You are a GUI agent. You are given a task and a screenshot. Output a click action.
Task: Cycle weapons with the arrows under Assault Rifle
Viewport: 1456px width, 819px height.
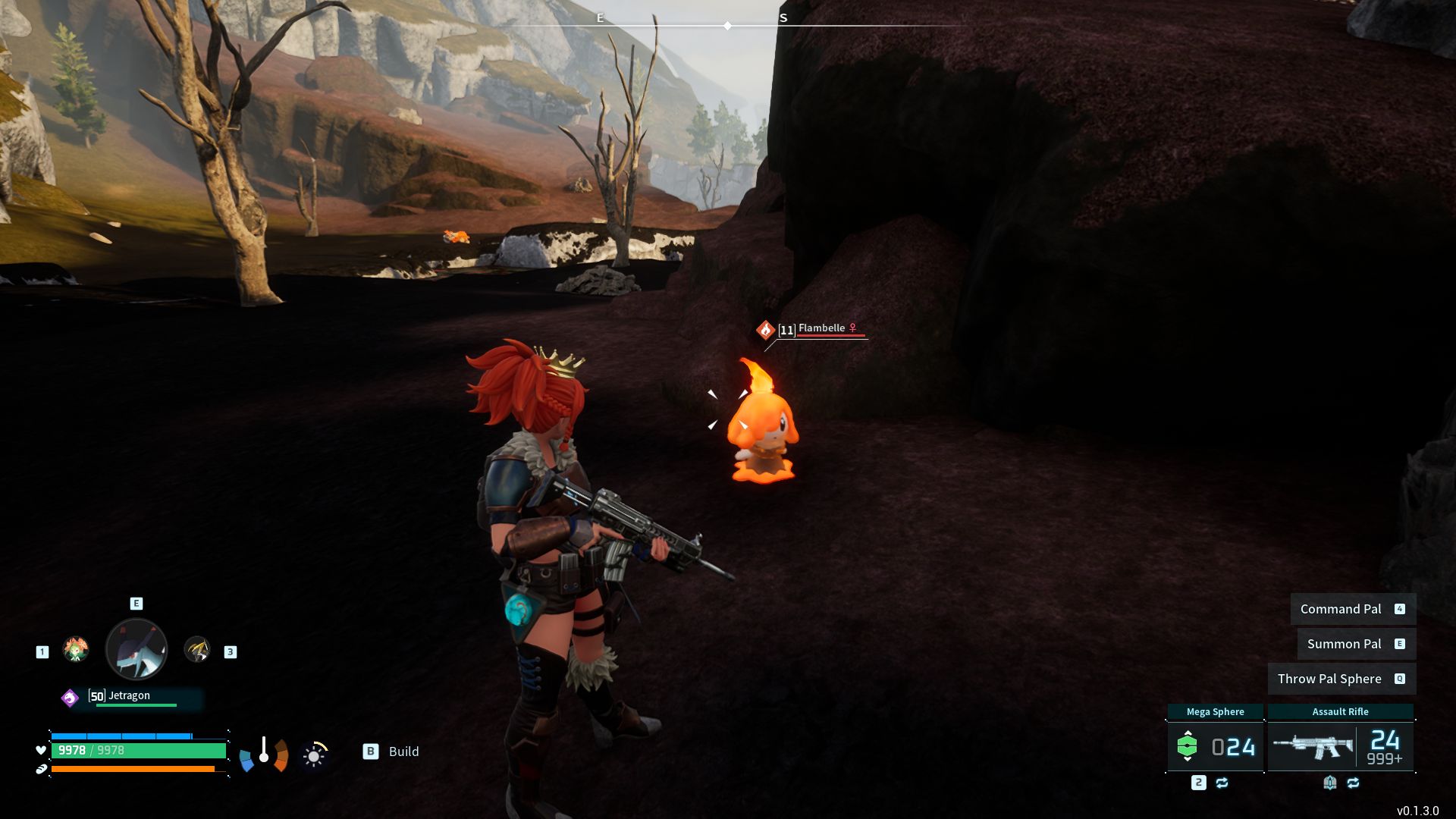tap(1353, 783)
